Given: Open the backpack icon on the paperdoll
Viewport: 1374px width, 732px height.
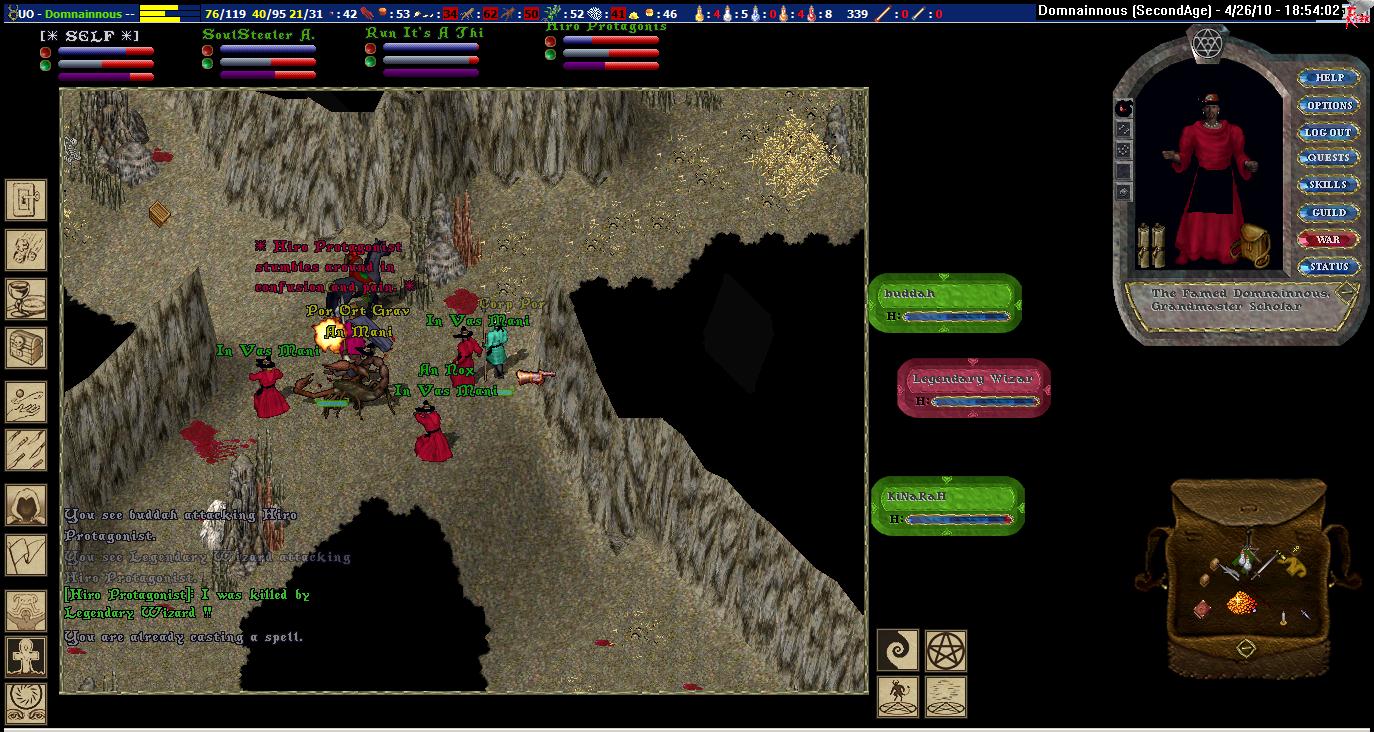Looking at the screenshot, I should (1249, 244).
